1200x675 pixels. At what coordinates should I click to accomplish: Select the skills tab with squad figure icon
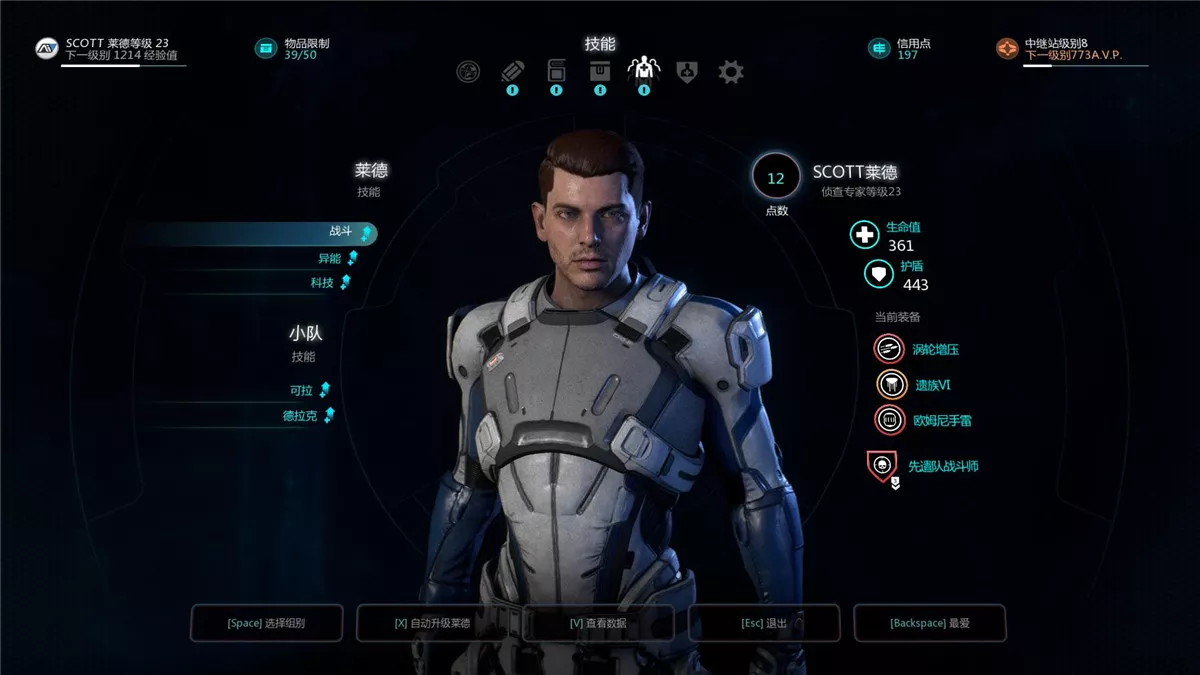click(x=643, y=72)
